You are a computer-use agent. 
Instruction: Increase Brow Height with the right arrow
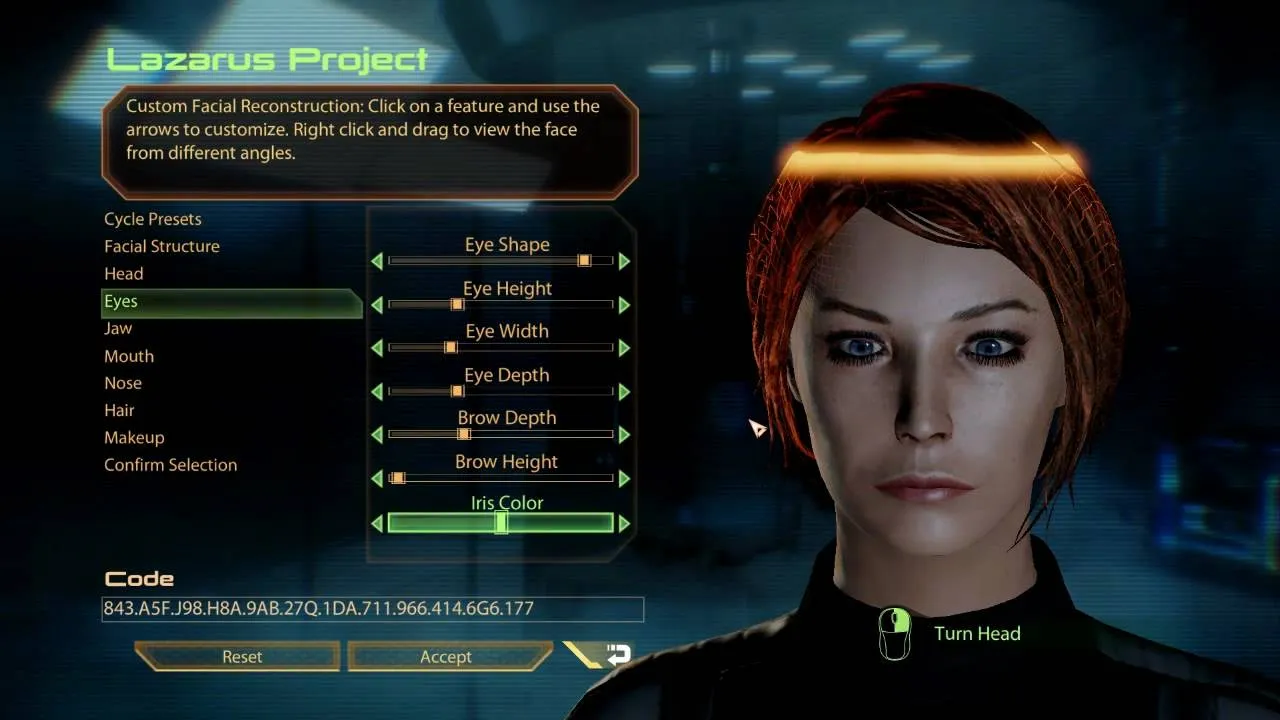(x=625, y=479)
